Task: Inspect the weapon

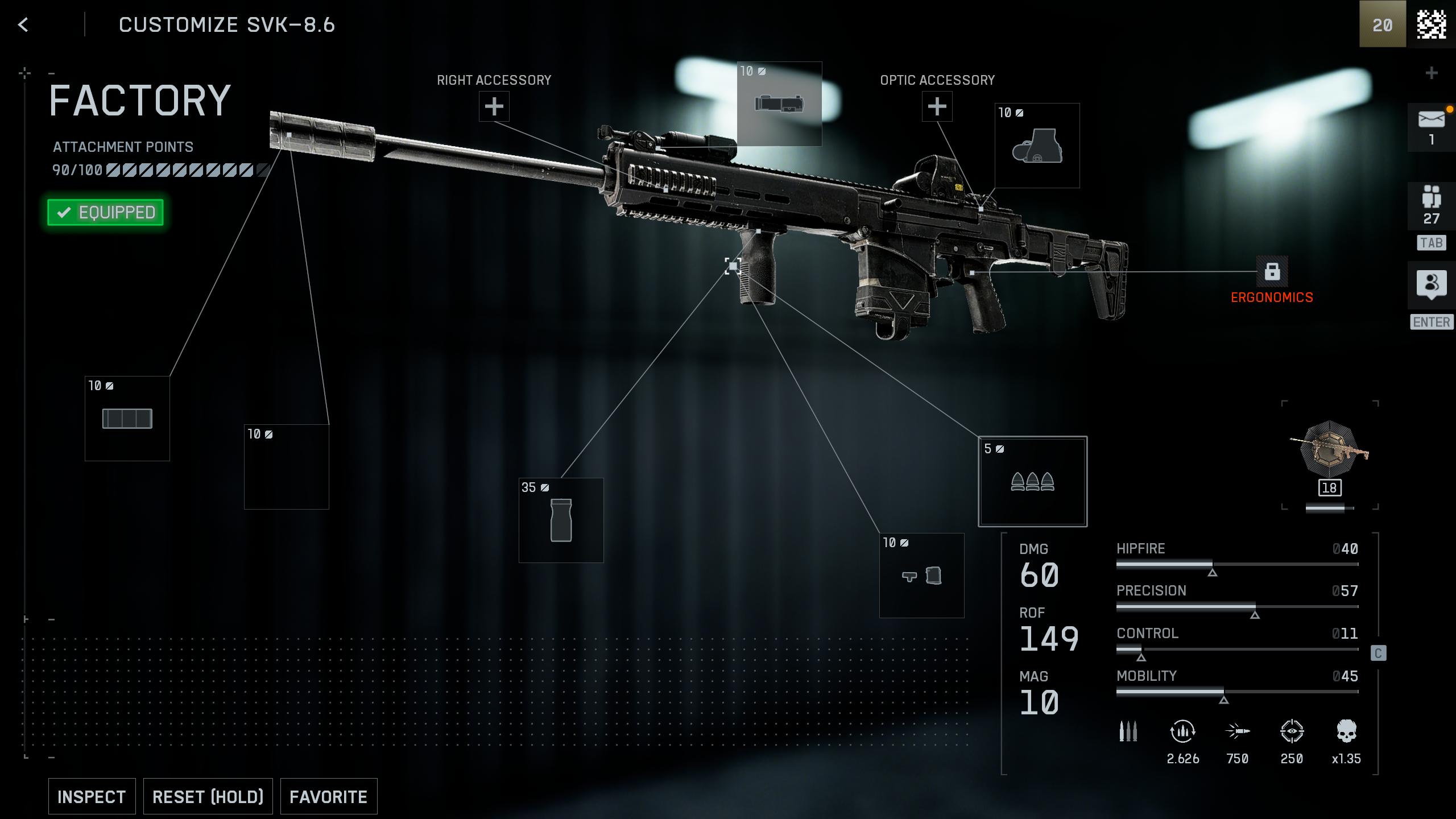Action: click(x=92, y=796)
